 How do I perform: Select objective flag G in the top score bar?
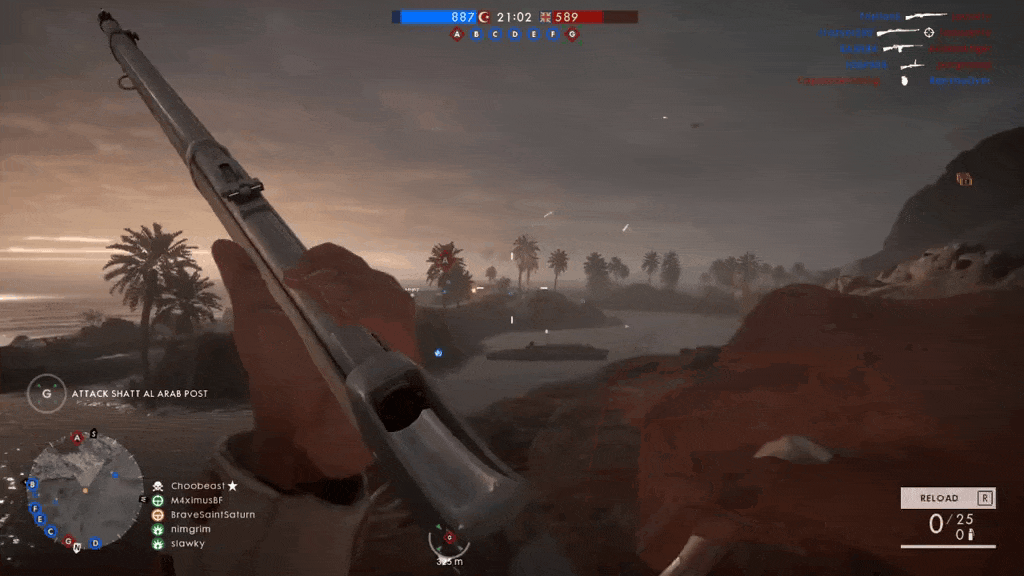tap(572, 34)
